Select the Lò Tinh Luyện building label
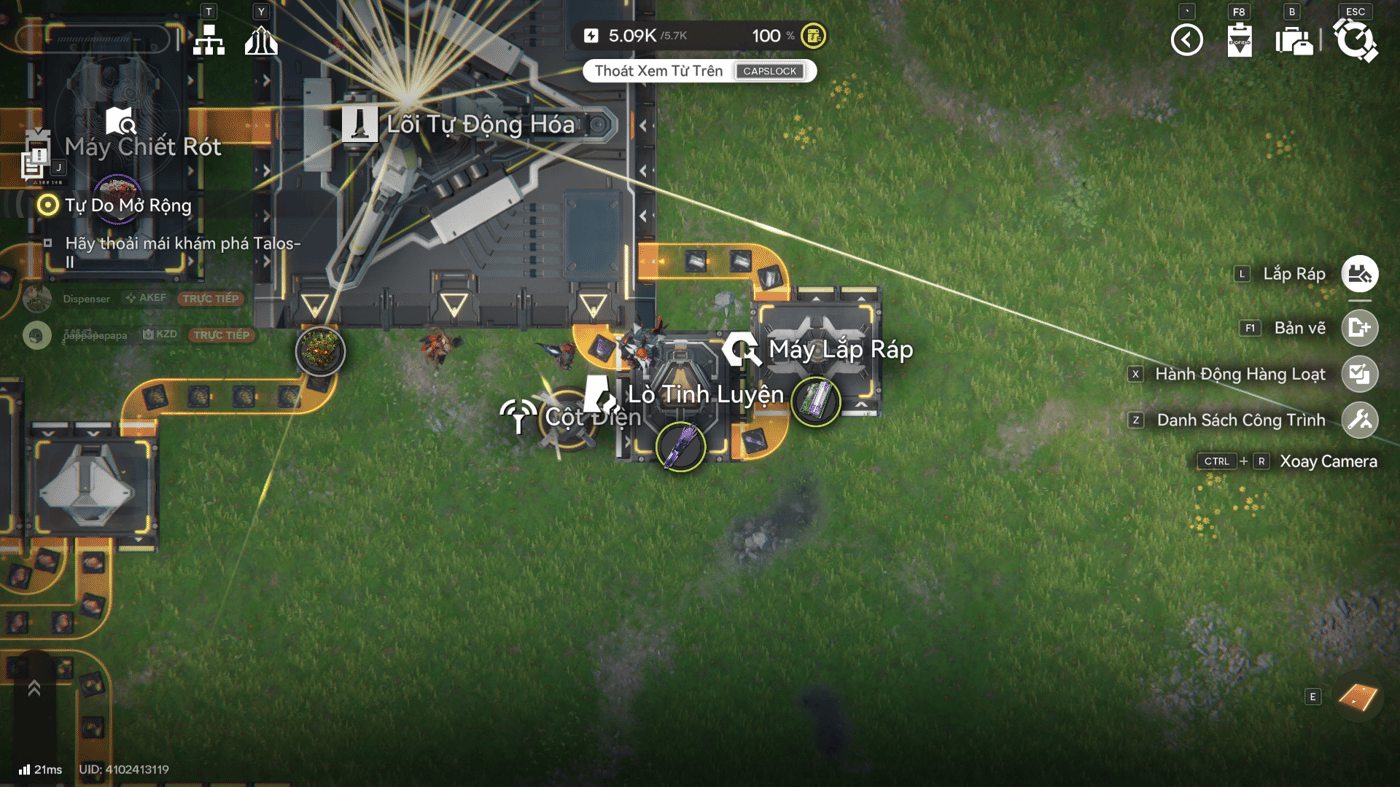1400x787 pixels. click(705, 394)
